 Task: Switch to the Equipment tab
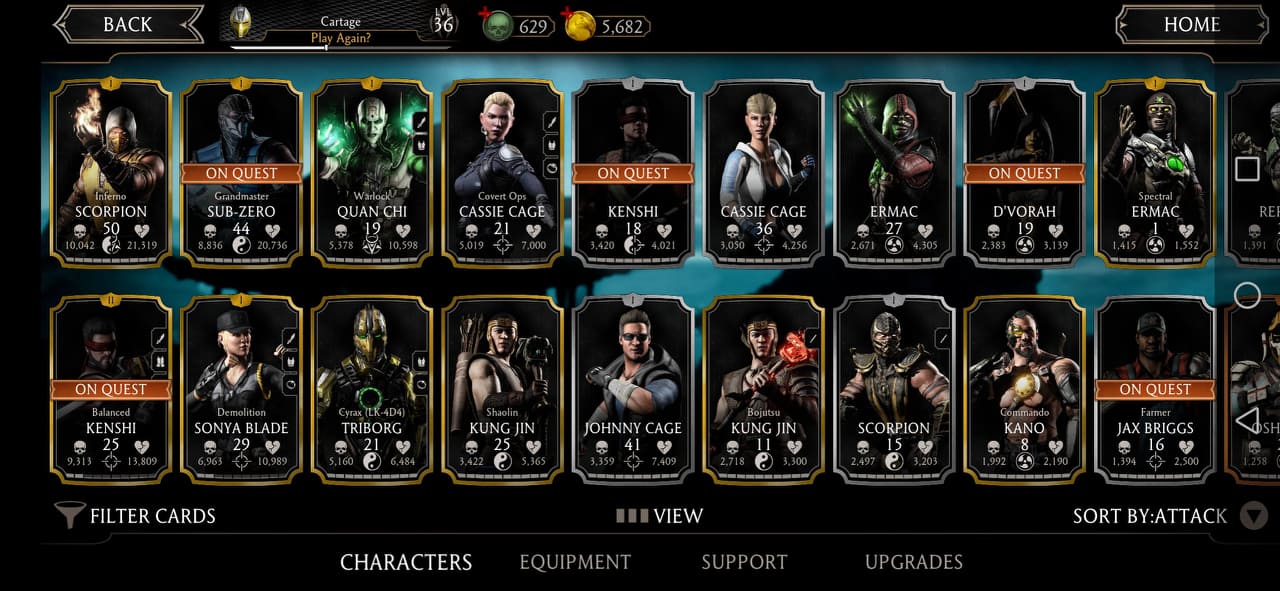click(x=575, y=562)
